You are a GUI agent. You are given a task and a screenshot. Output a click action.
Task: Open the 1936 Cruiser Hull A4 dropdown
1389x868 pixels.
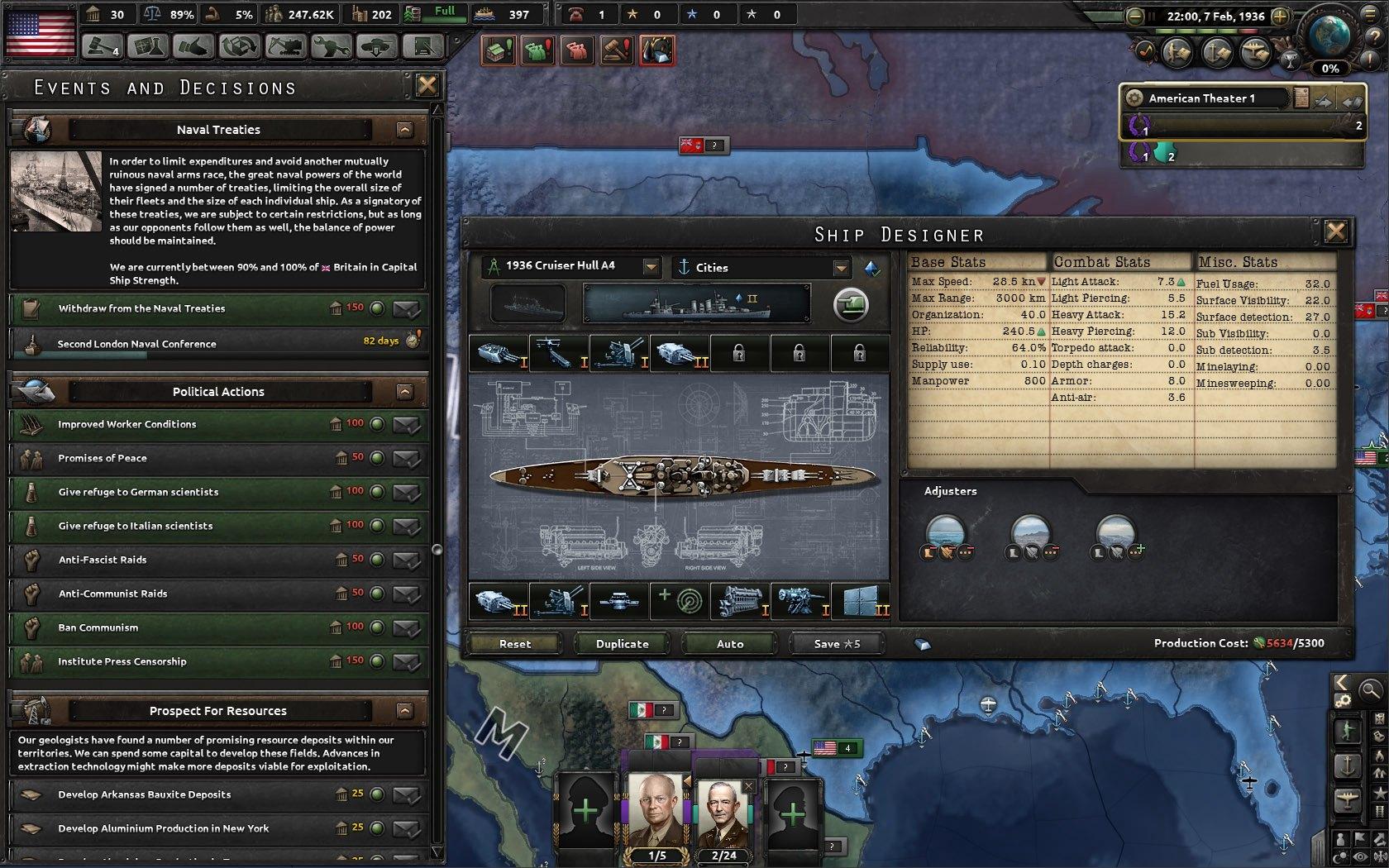click(x=652, y=266)
